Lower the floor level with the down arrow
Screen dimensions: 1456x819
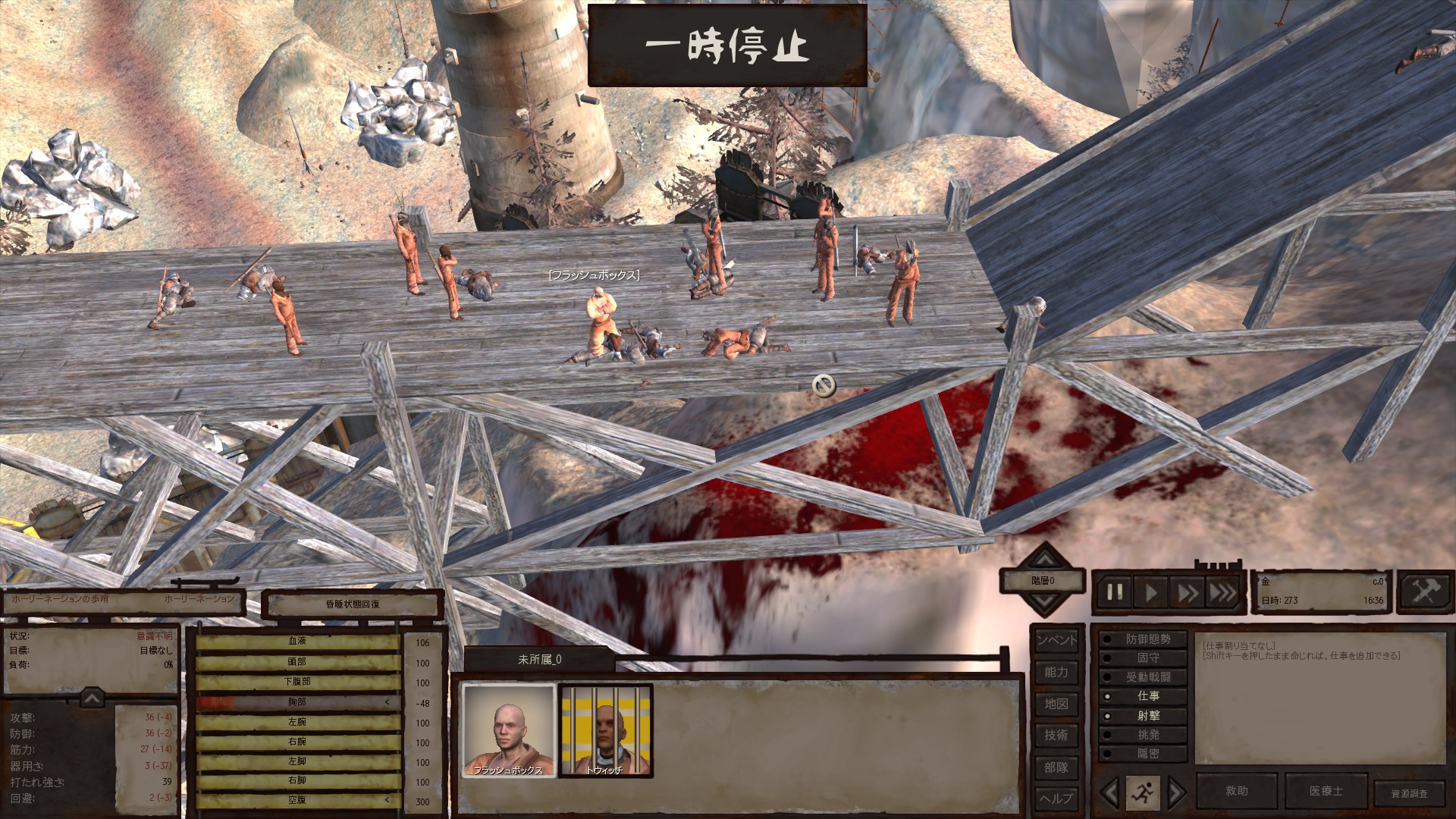click(x=1045, y=604)
